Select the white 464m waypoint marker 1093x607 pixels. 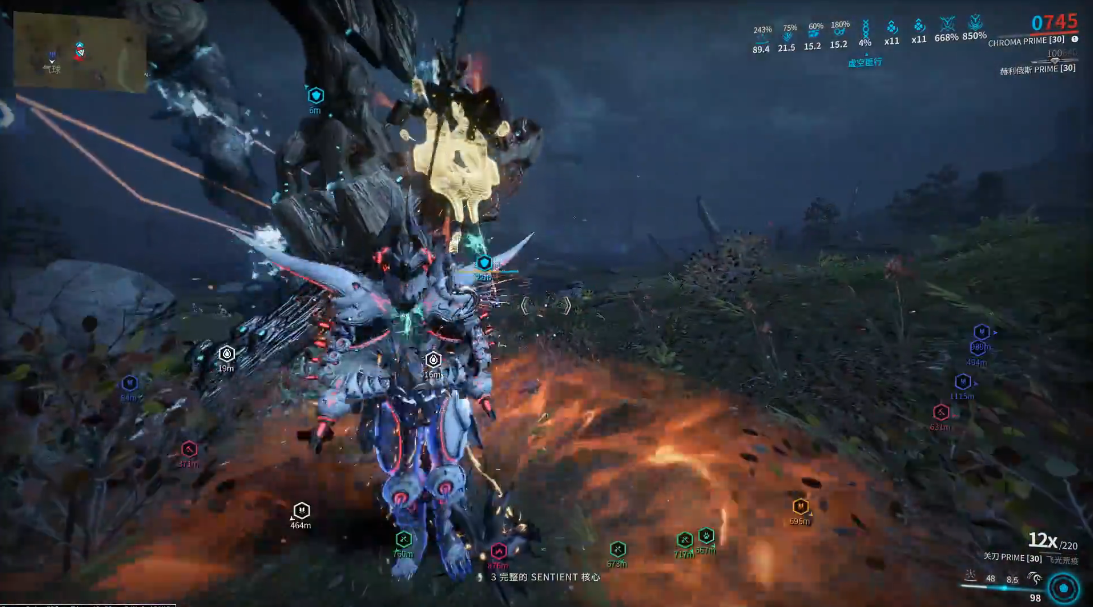coord(301,510)
